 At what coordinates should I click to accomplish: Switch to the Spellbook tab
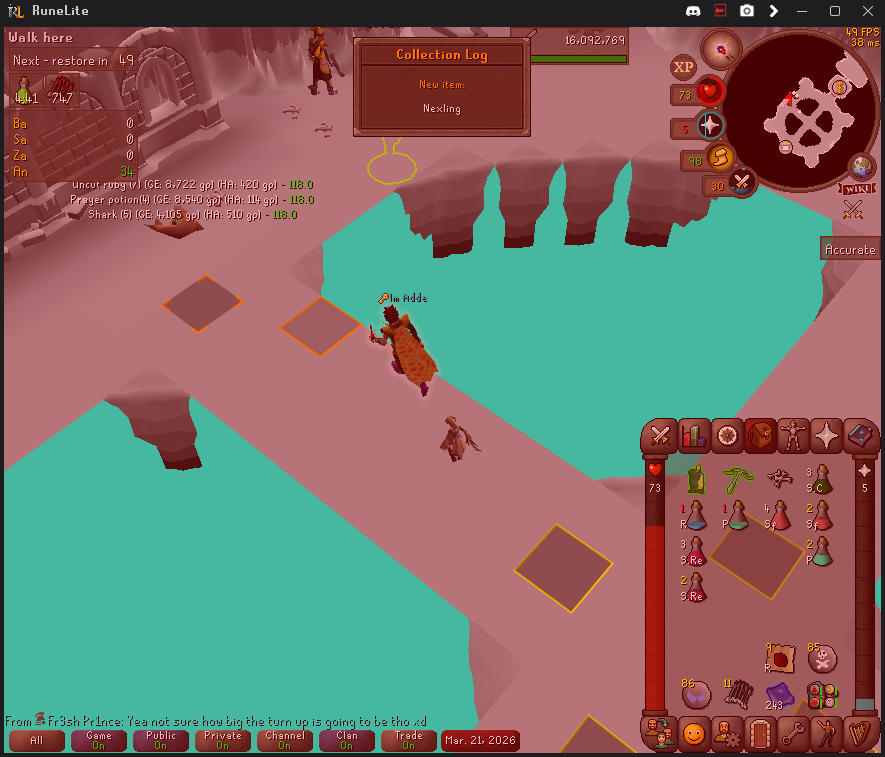tap(861, 435)
